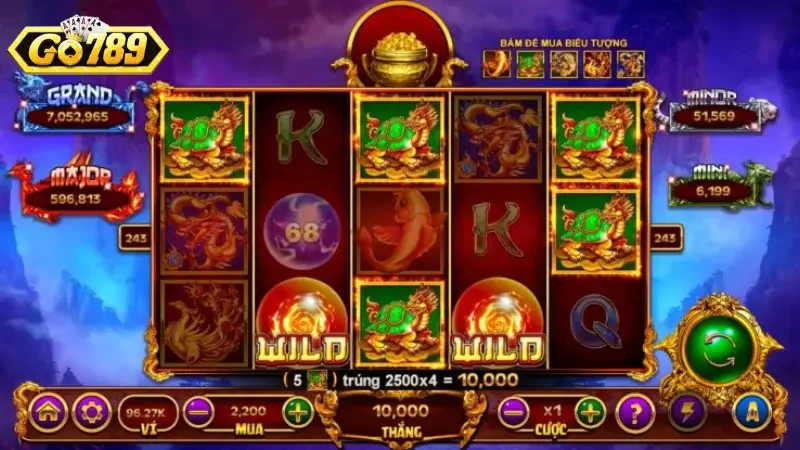Raise the CƯỢC bet multiplier
This screenshot has height=450, width=800.
tap(591, 412)
